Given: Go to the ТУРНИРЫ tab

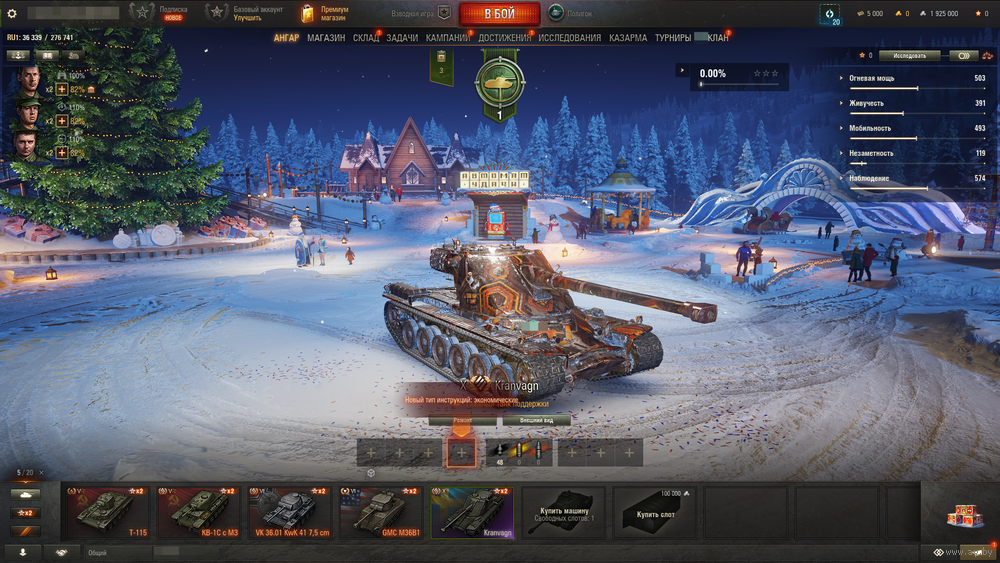Looking at the screenshot, I should [673, 38].
